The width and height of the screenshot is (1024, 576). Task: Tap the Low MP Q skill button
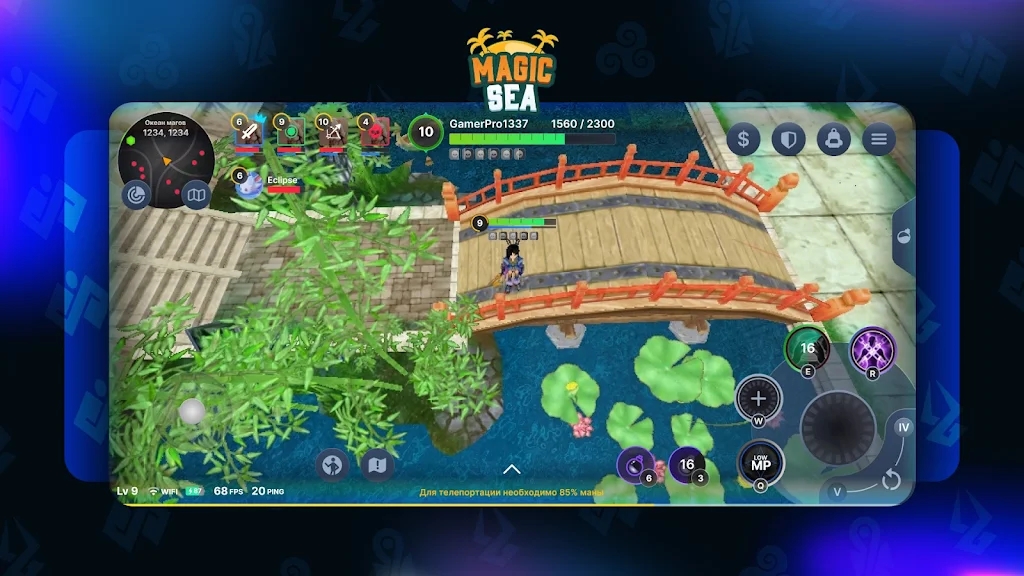click(x=761, y=463)
